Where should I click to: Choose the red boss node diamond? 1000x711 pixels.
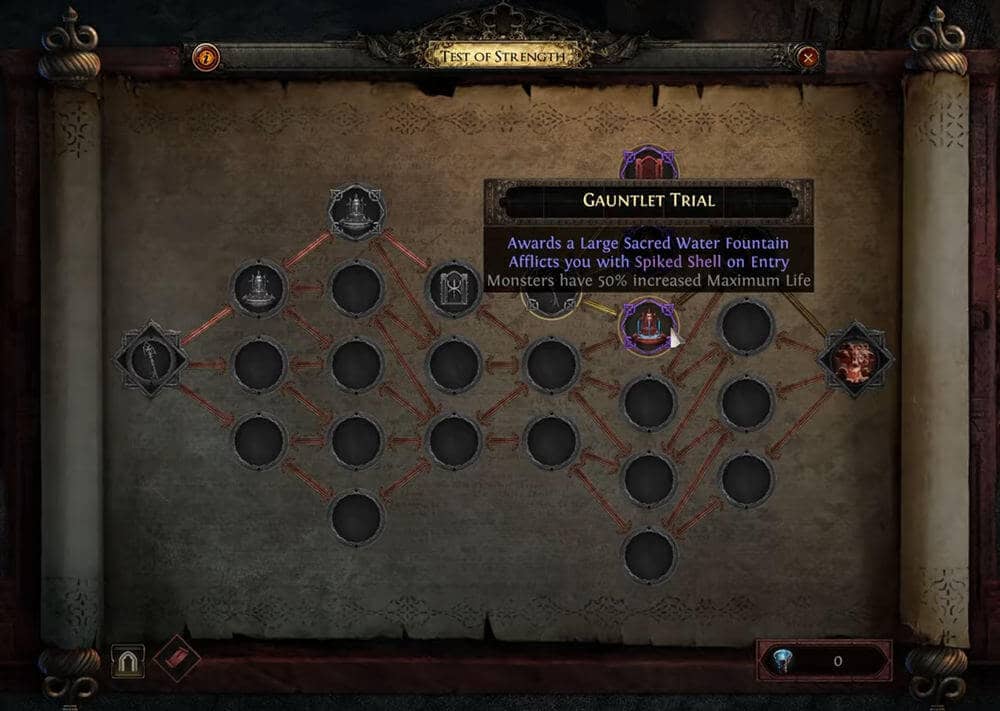856,360
